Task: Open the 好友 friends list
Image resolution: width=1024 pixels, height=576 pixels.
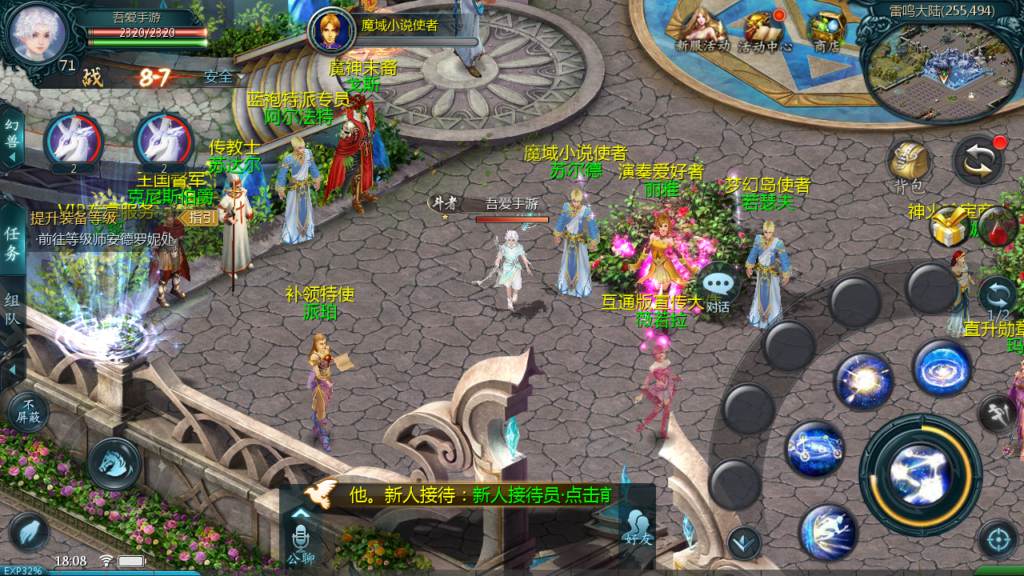Action: coord(636,526)
